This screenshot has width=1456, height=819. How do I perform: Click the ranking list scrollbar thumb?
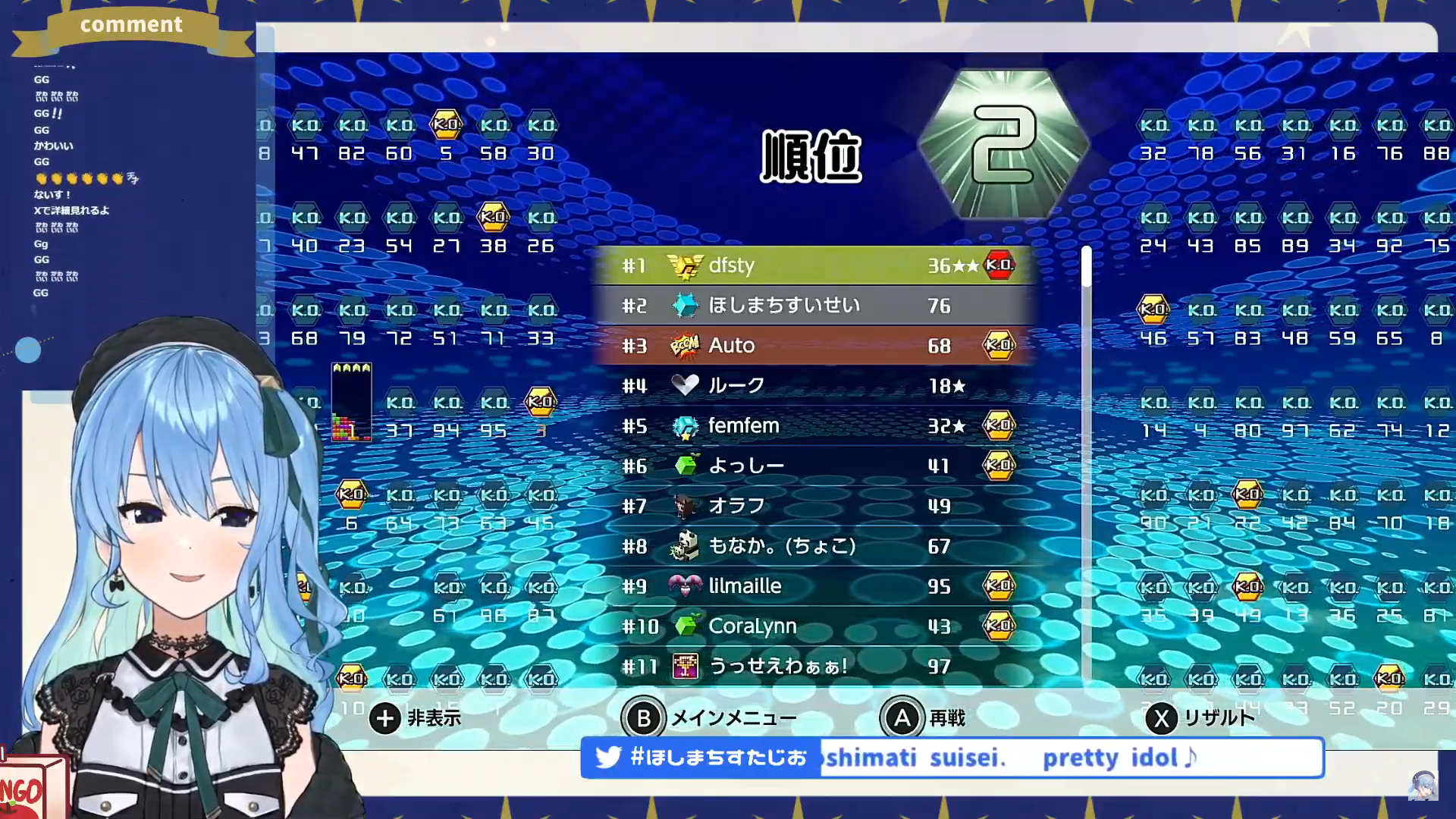point(1087,267)
